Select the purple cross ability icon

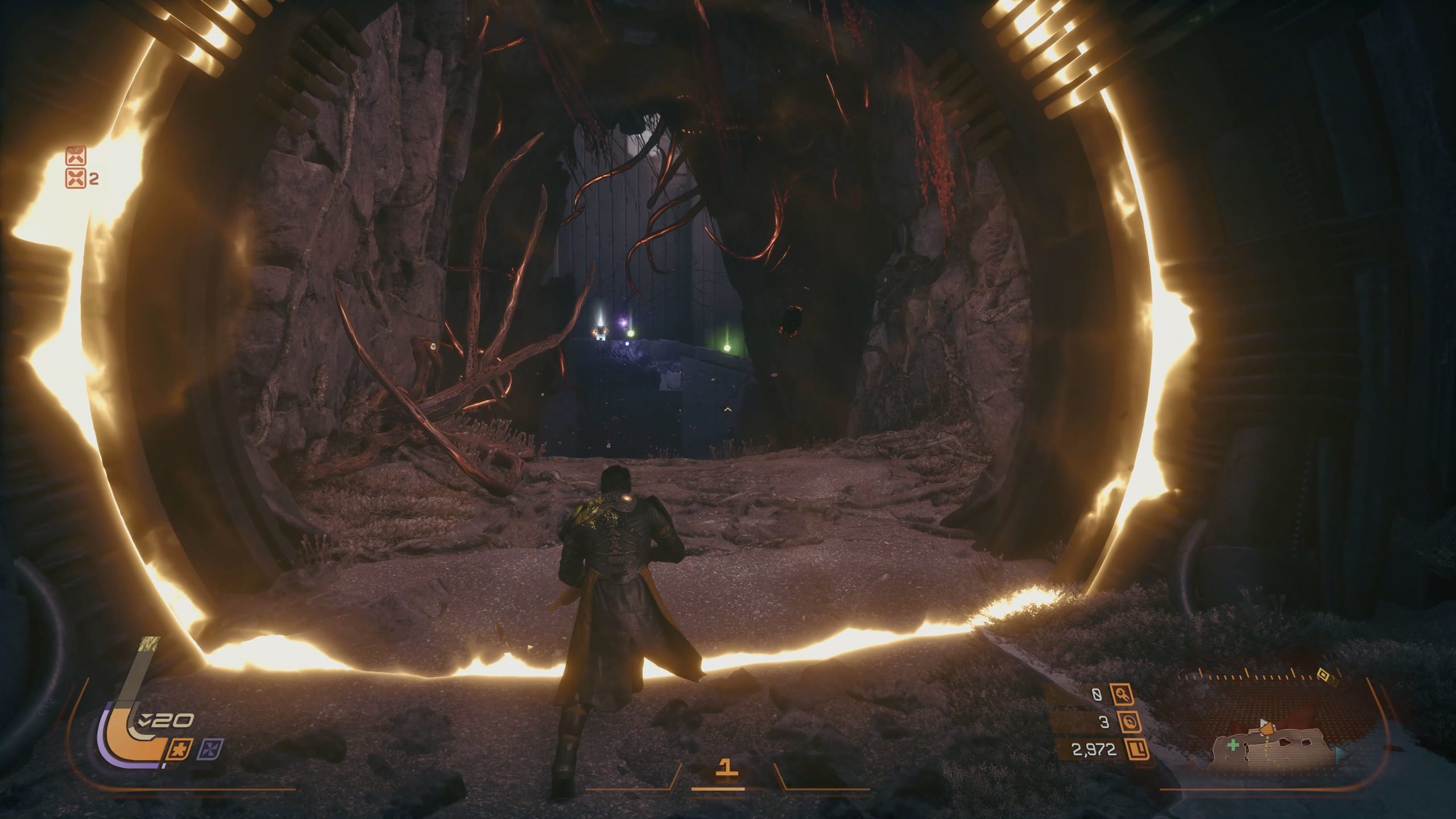click(x=210, y=750)
